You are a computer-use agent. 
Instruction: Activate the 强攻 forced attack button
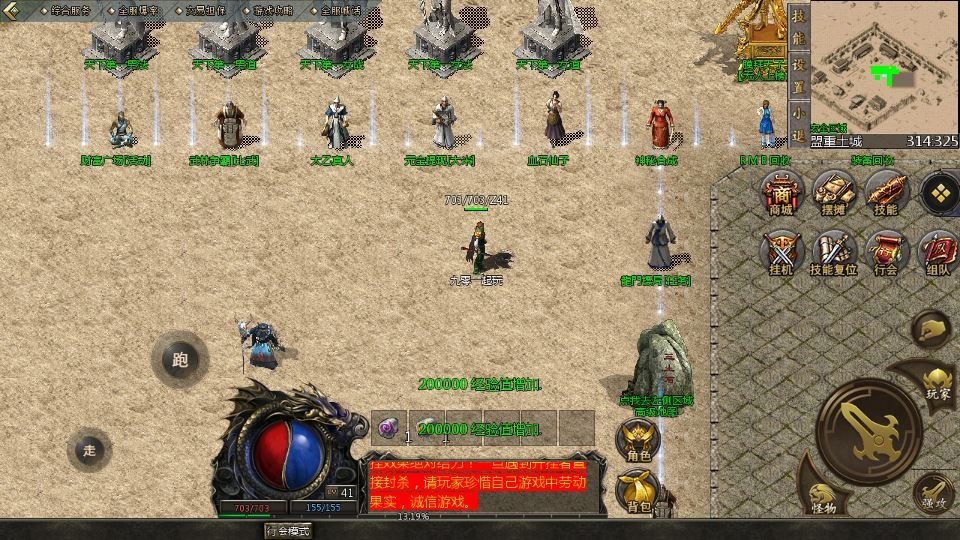pos(932,493)
